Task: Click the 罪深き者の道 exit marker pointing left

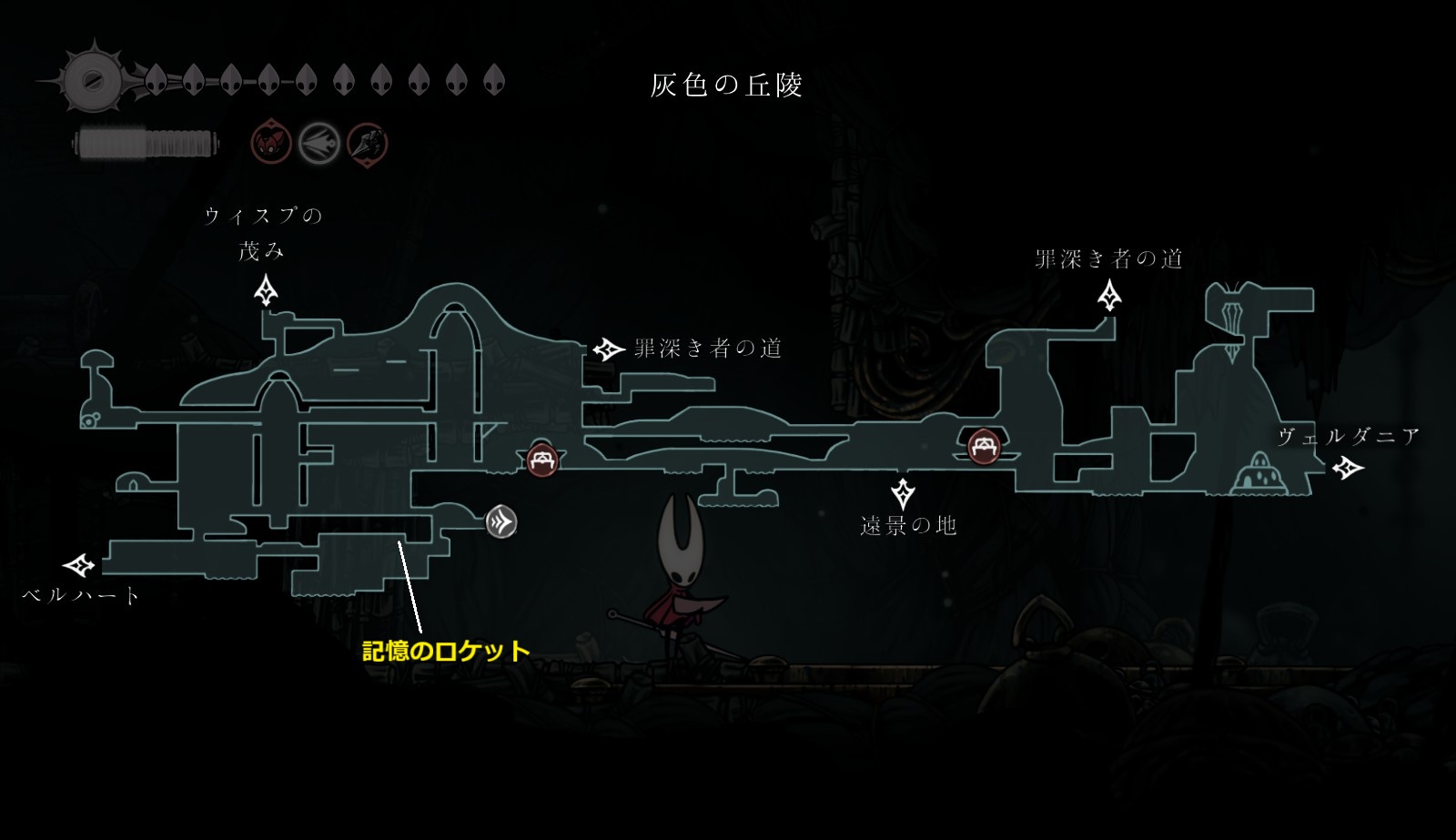Action: tap(608, 349)
